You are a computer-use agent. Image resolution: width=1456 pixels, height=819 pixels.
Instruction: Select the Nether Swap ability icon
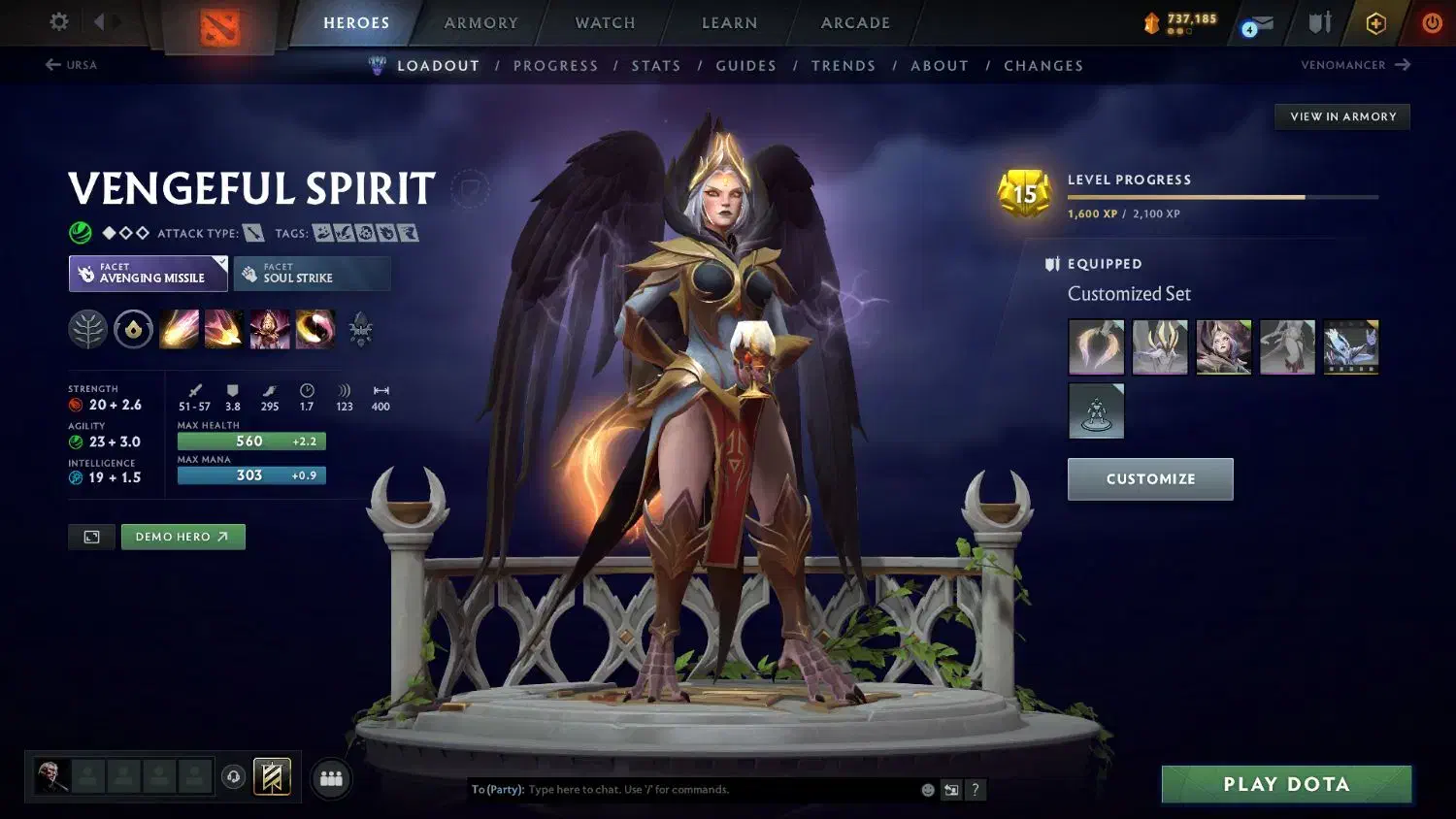[x=314, y=329]
